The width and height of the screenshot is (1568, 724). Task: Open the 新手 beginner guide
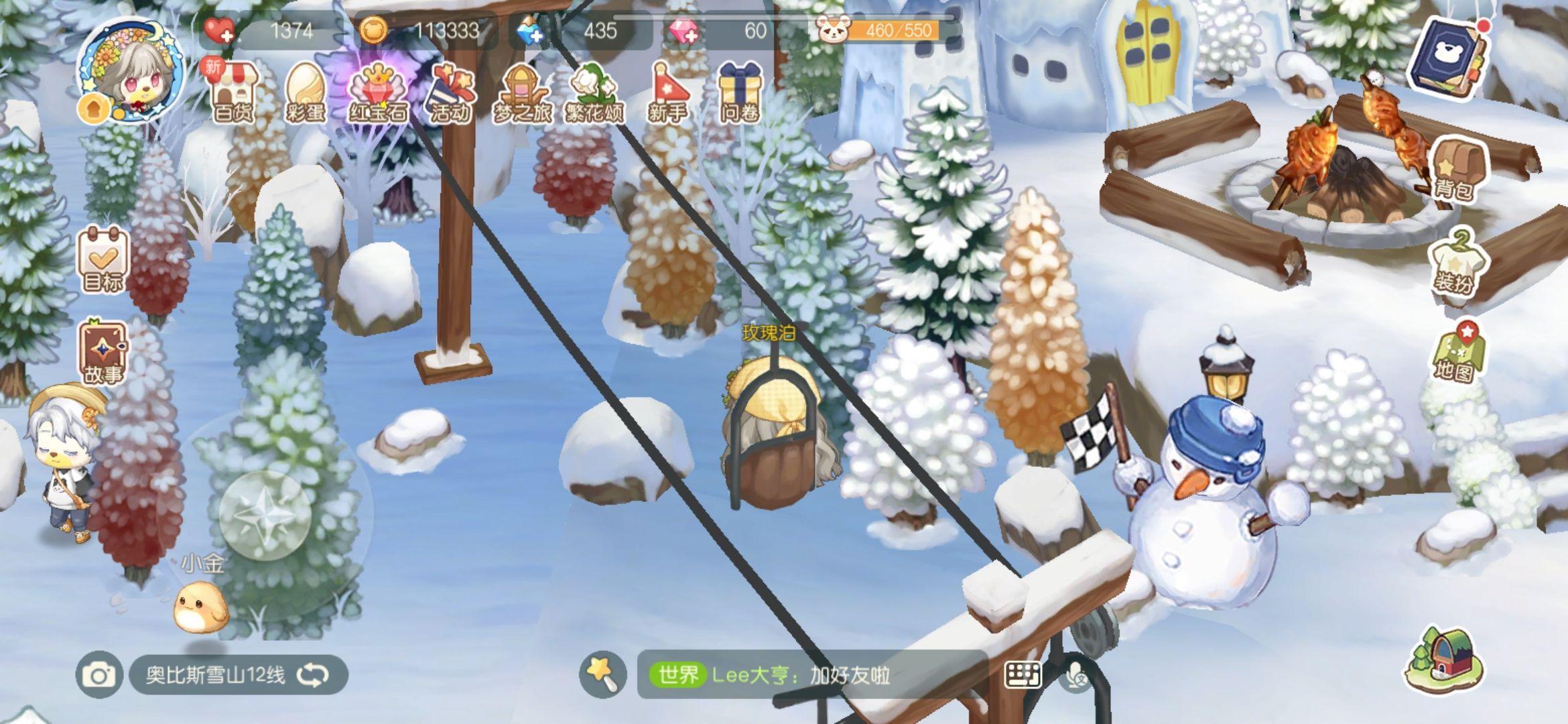click(x=667, y=93)
